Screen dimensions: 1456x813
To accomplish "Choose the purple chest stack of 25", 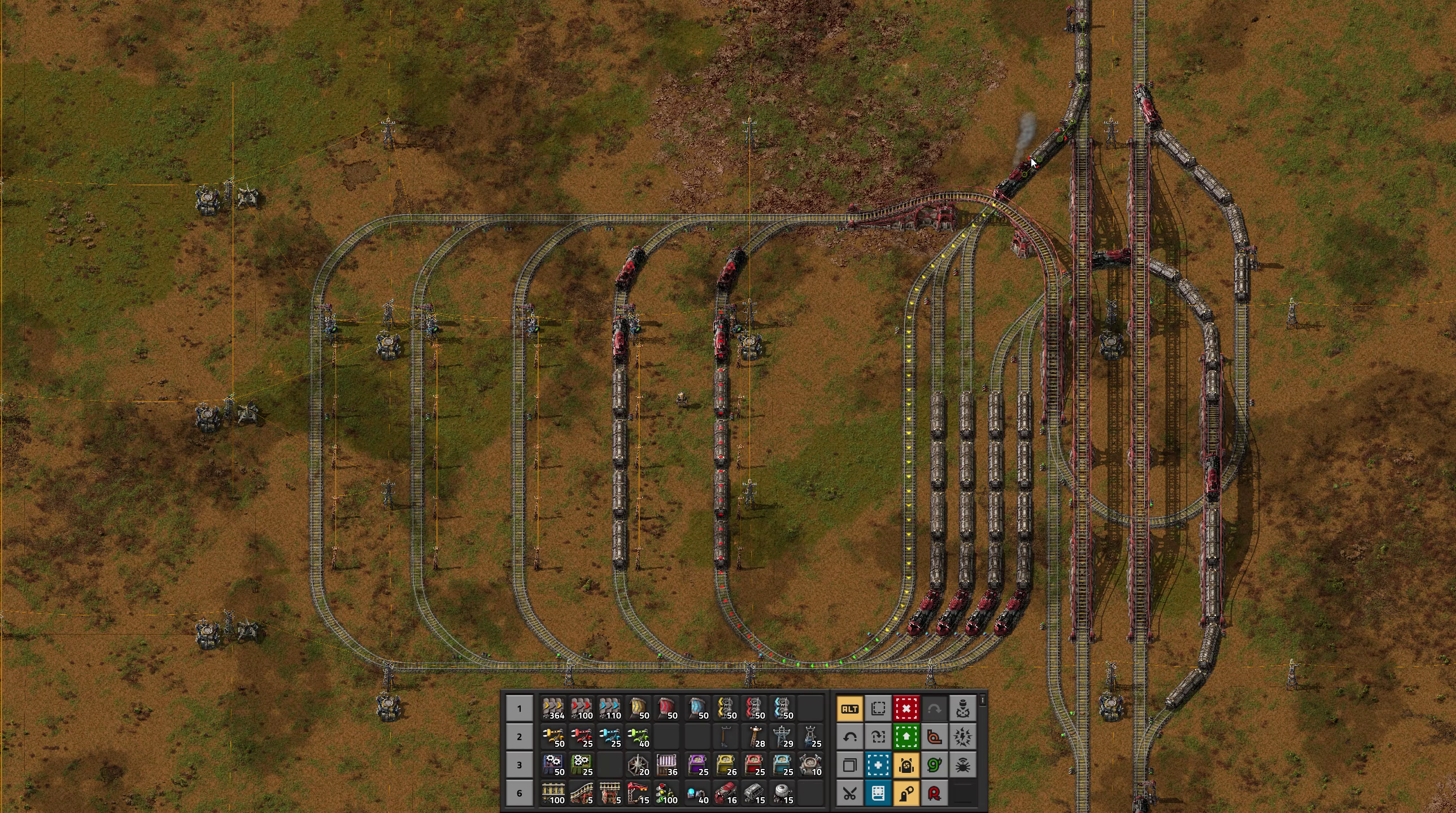I will pyautogui.click(x=698, y=765).
